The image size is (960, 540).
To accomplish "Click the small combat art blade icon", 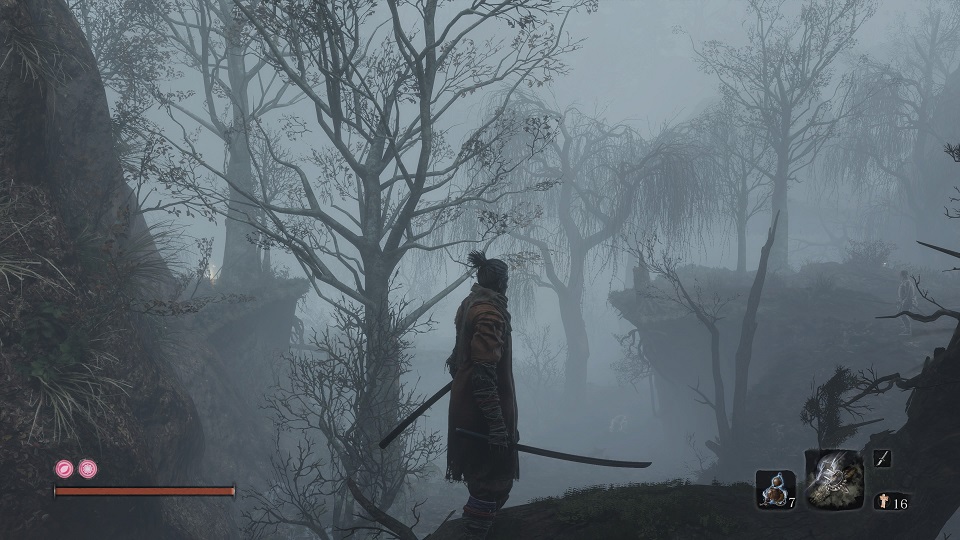I will tap(883, 459).
